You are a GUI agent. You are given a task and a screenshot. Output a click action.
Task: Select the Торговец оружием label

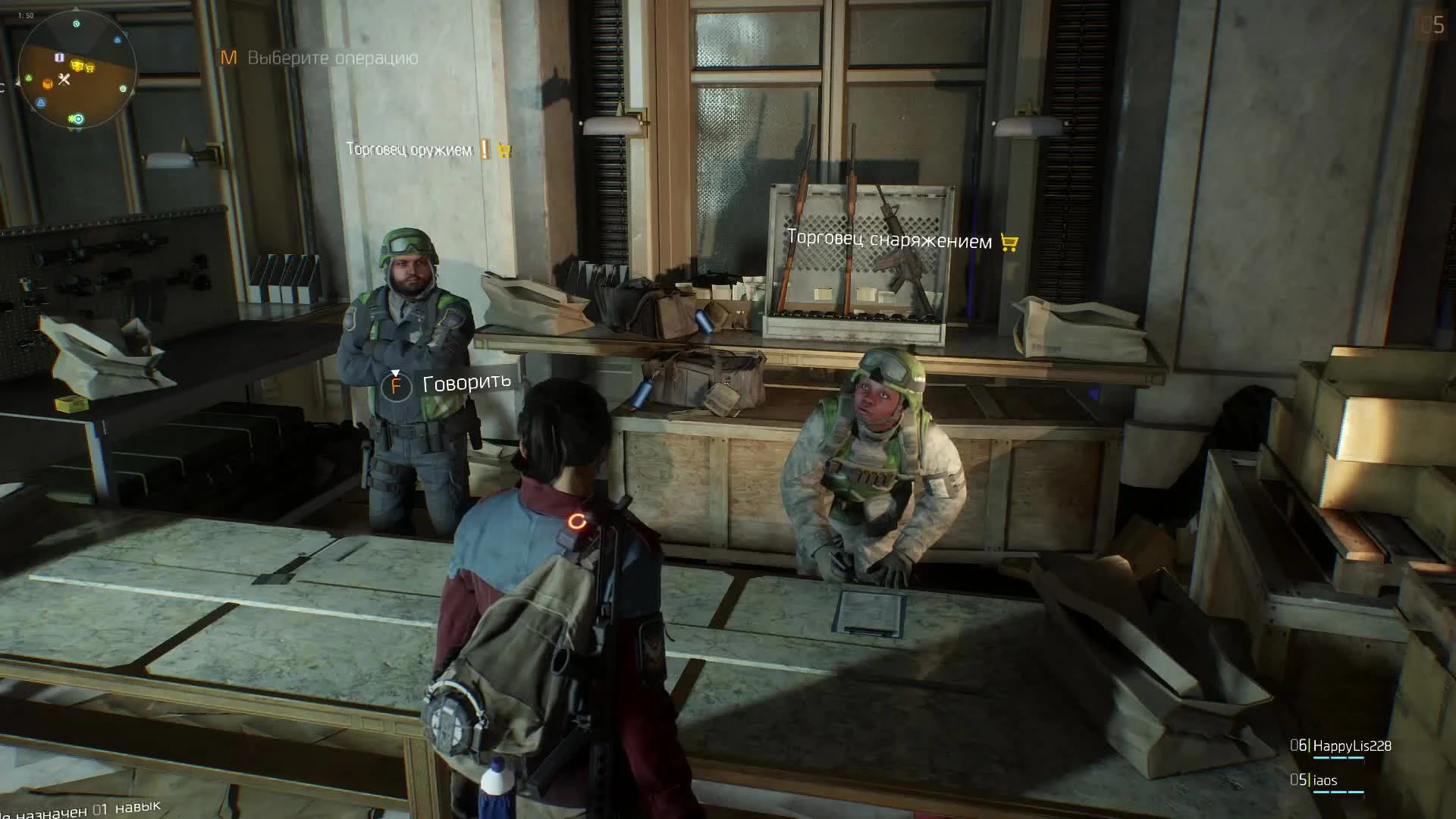coord(409,150)
